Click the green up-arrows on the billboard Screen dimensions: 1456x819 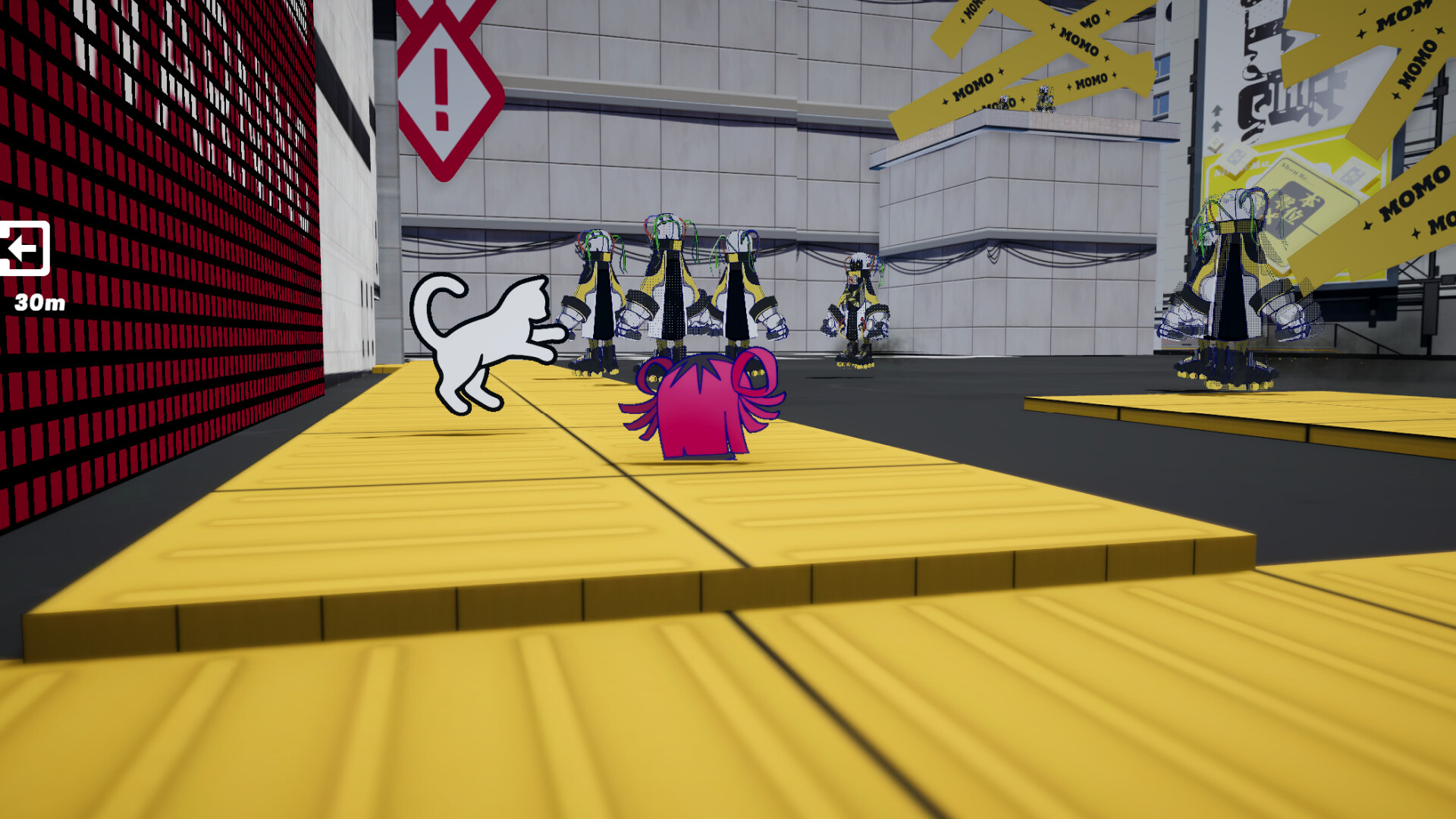coord(1216,118)
